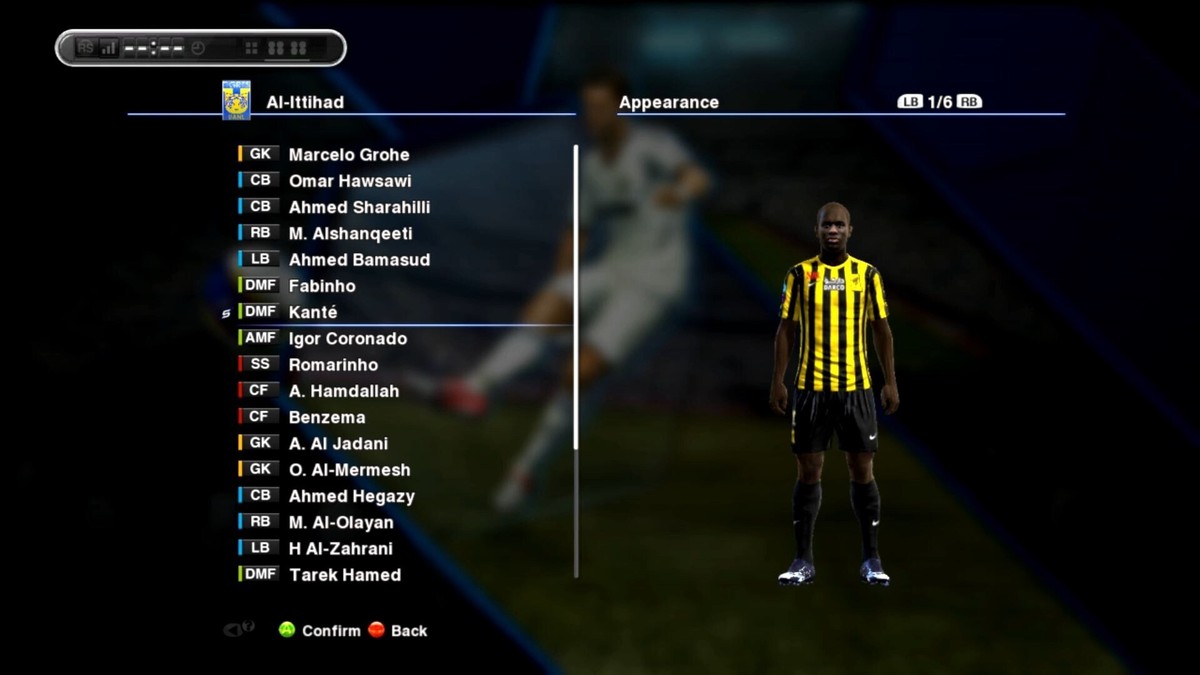Select Ahmed Hegazy in the list
1200x675 pixels.
[x=351, y=496]
